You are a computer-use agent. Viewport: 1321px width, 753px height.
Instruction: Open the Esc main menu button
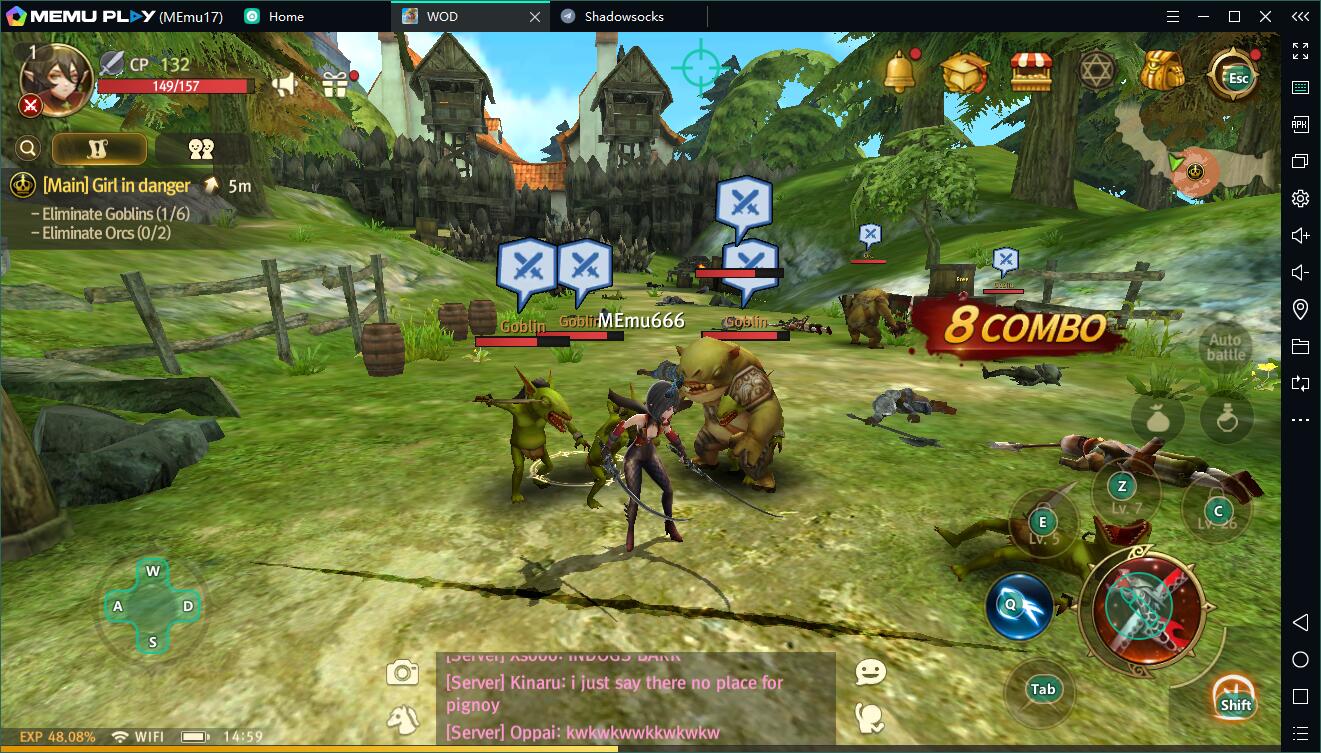click(x=1235, y=74)
